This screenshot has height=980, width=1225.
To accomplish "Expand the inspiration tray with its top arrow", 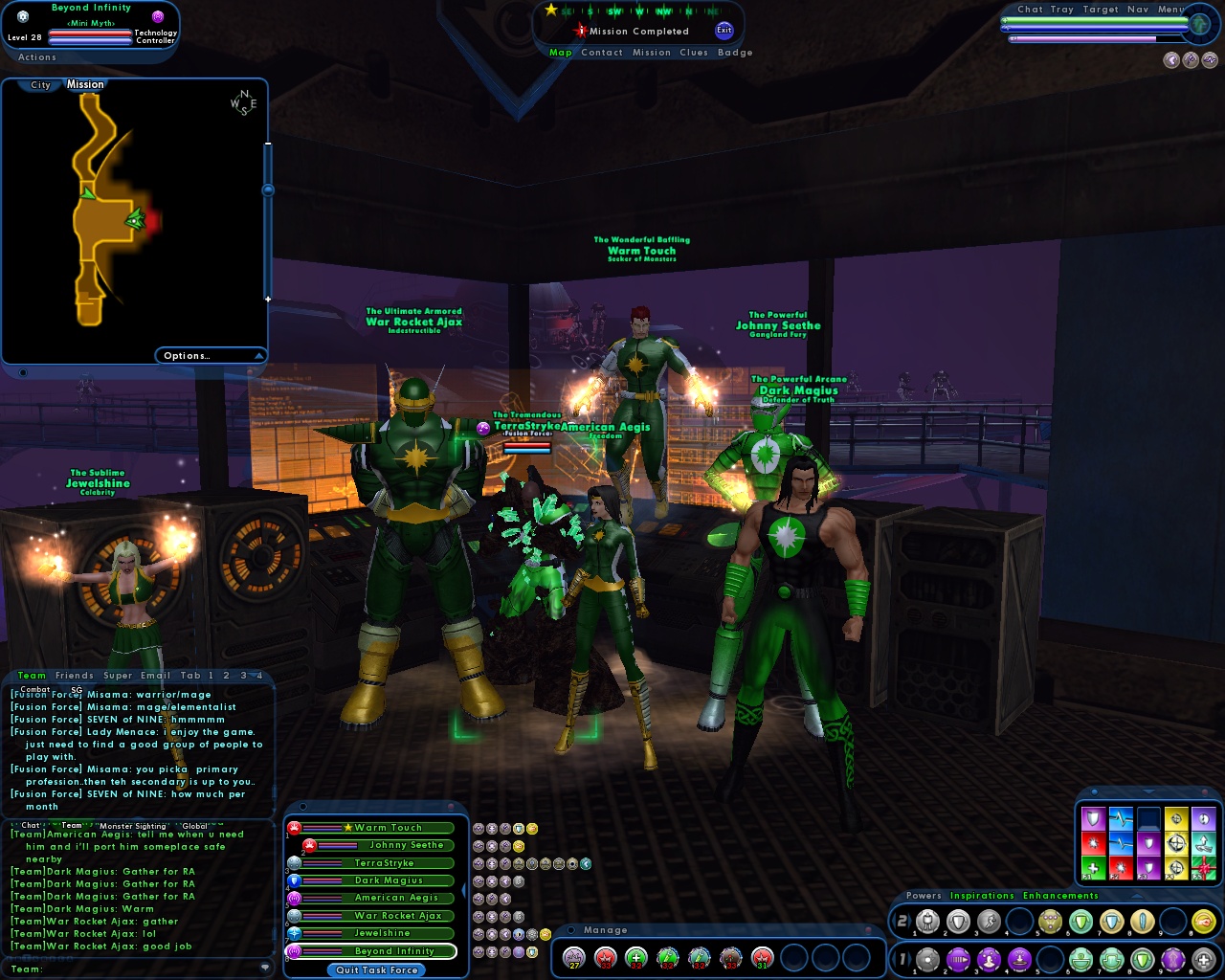I will pos(1147,791).
